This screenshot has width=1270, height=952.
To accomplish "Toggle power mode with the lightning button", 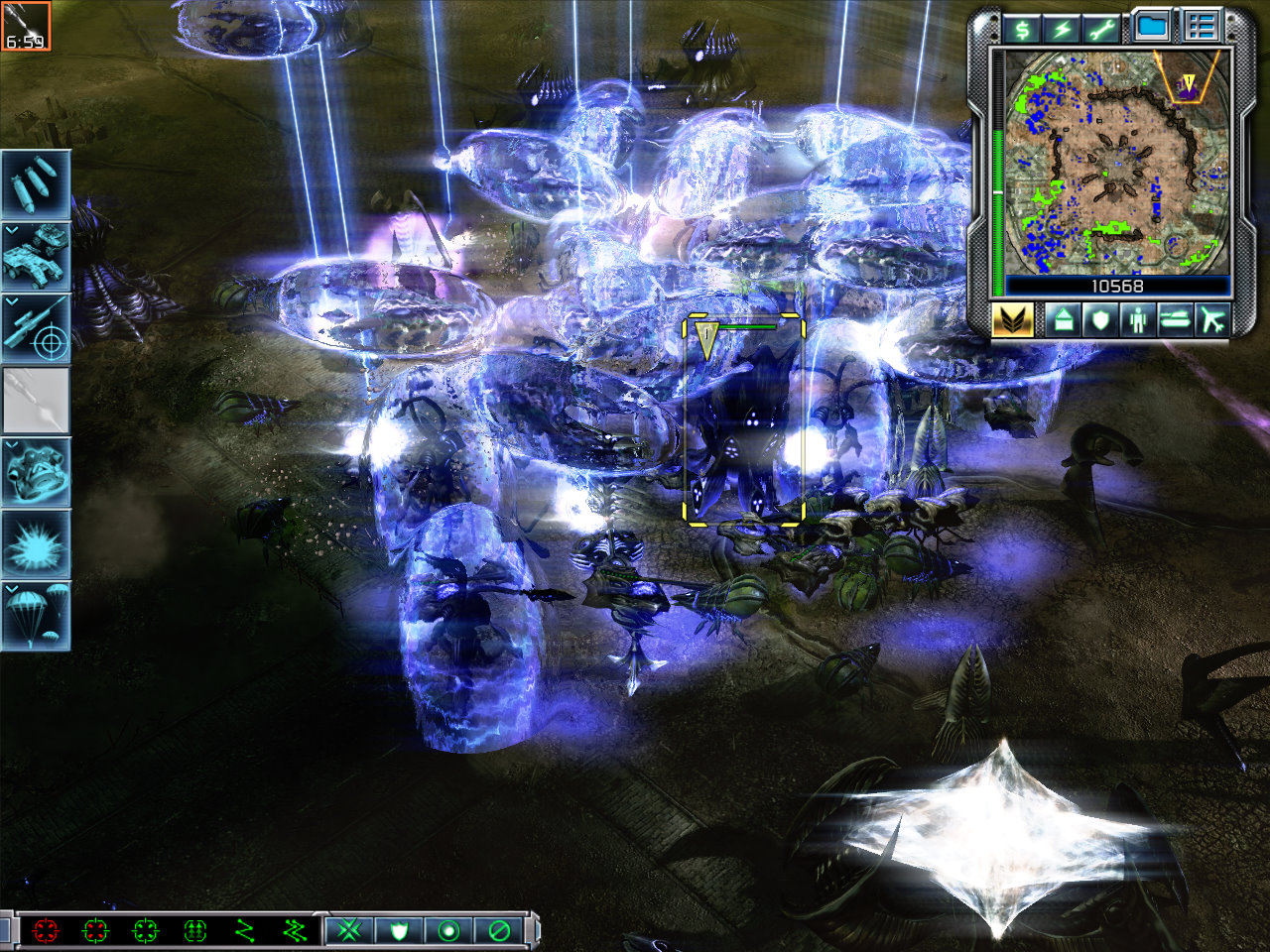I will pos(1063,29).
